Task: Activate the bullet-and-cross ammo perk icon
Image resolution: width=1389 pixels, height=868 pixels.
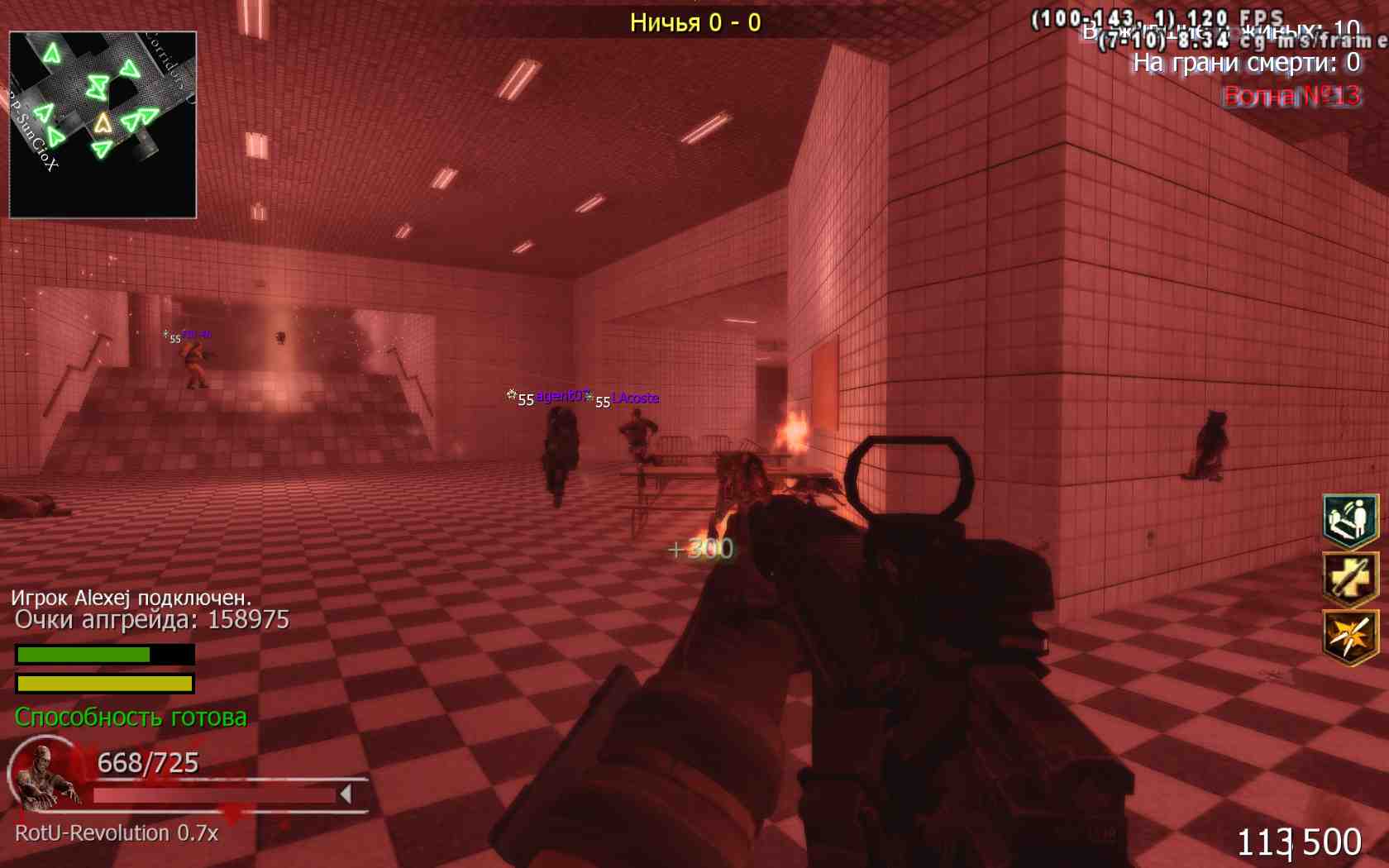Action: click(x=1349, y=578)
